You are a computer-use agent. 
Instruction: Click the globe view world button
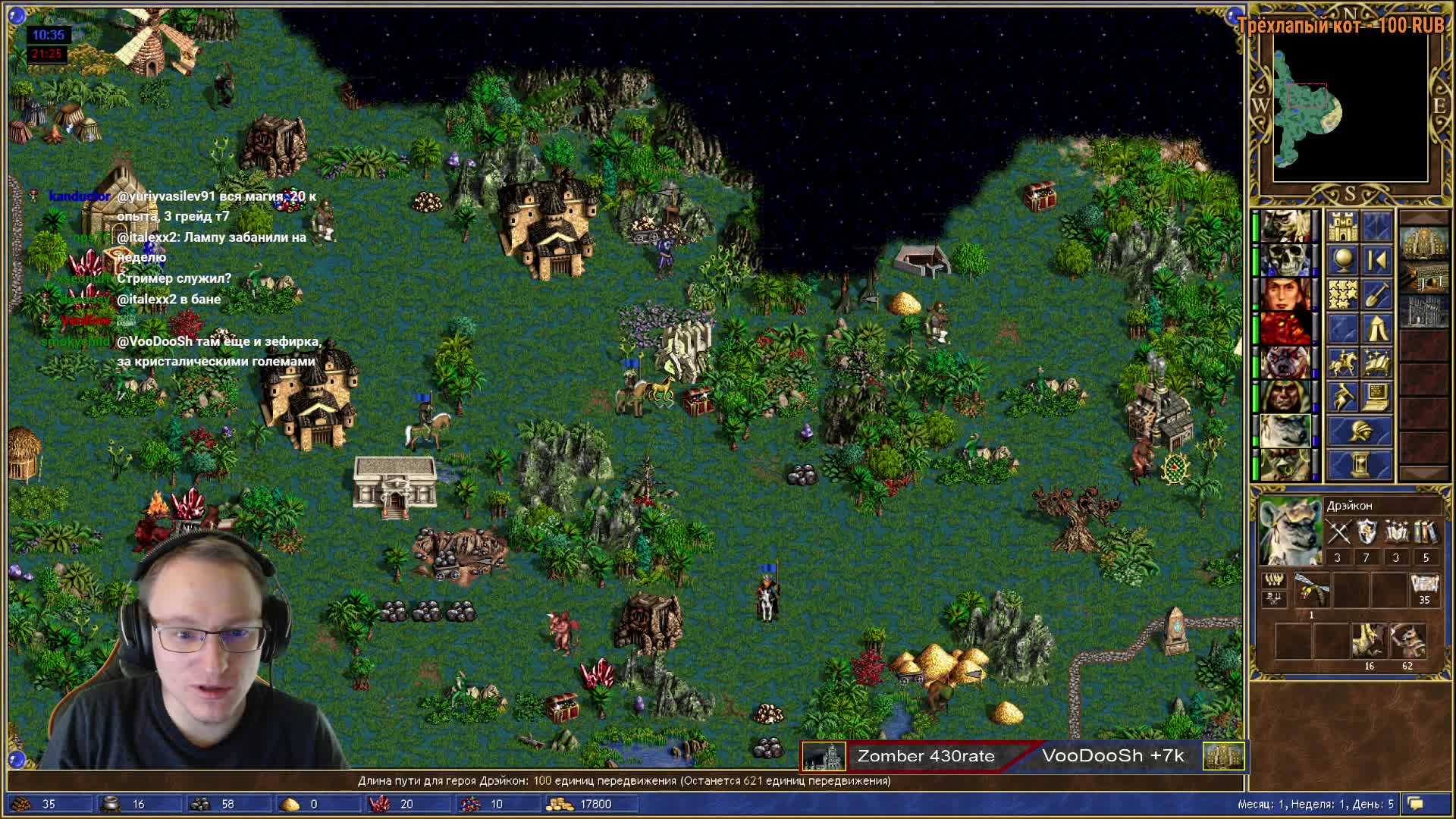point(1342,260)
